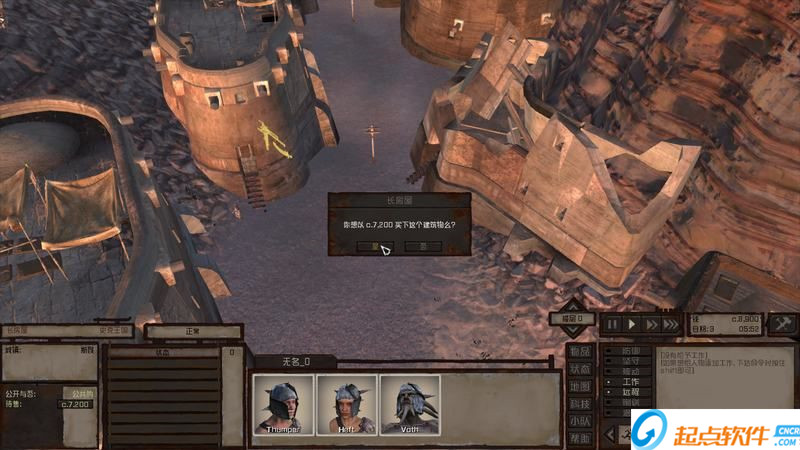This screenshot has height=450, width=800.
Task: Open the 小队 (squad) panel
Action: [580, 420]
